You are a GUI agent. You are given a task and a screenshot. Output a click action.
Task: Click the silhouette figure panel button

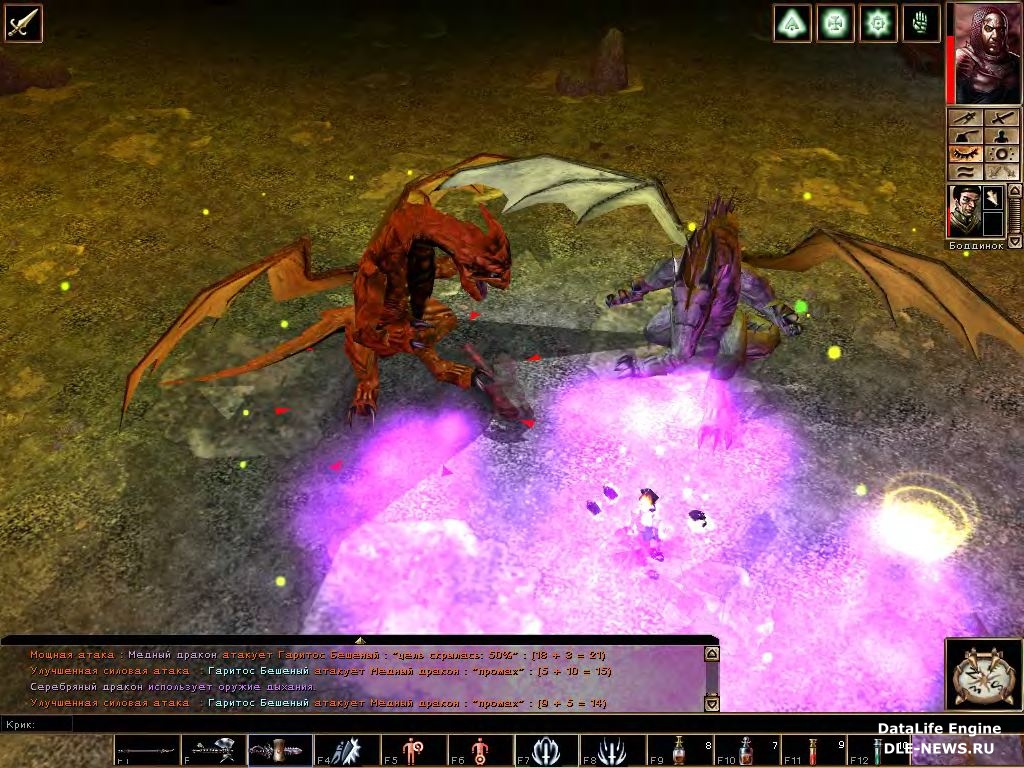(x=1001, y=136)
